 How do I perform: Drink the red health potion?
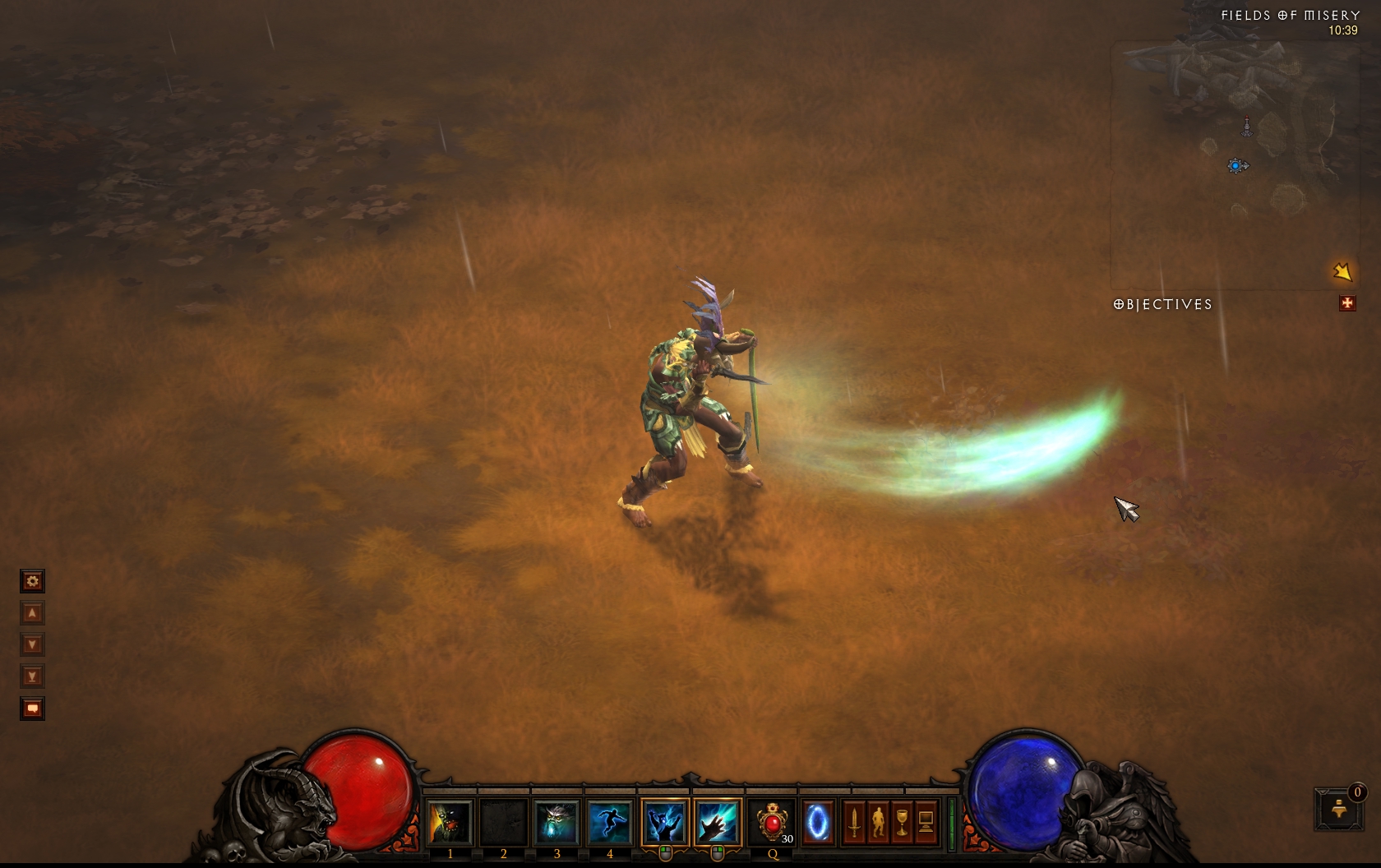pyautogui.click(x=773, y=821)
